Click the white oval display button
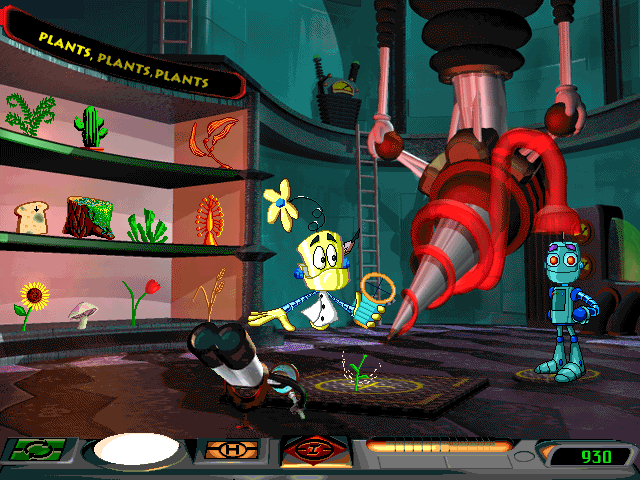Image resolution: width=640 pixels, height=480 pixels. click(x=135, y=452)
